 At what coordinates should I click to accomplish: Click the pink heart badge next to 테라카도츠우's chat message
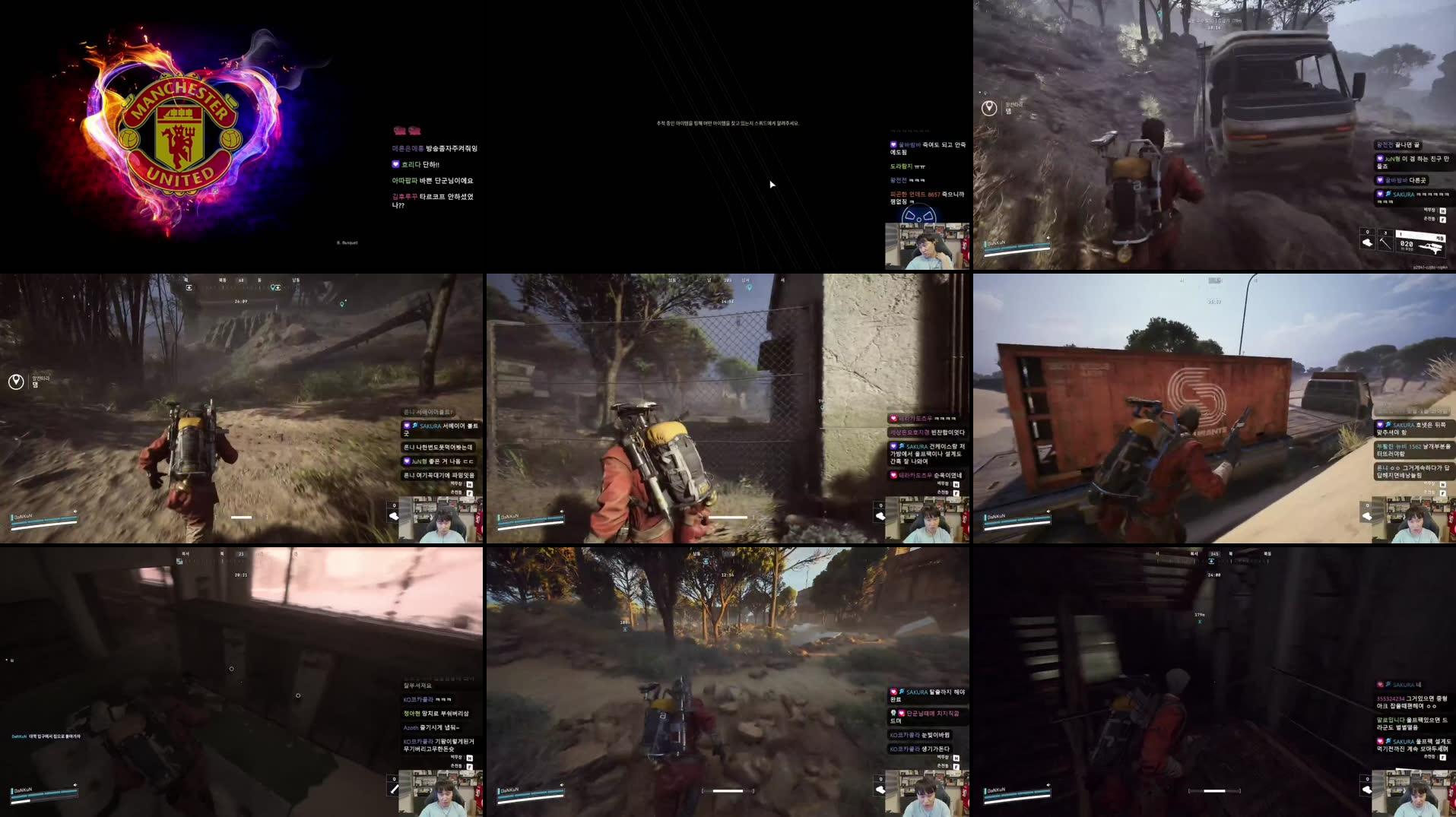point(893,419)
